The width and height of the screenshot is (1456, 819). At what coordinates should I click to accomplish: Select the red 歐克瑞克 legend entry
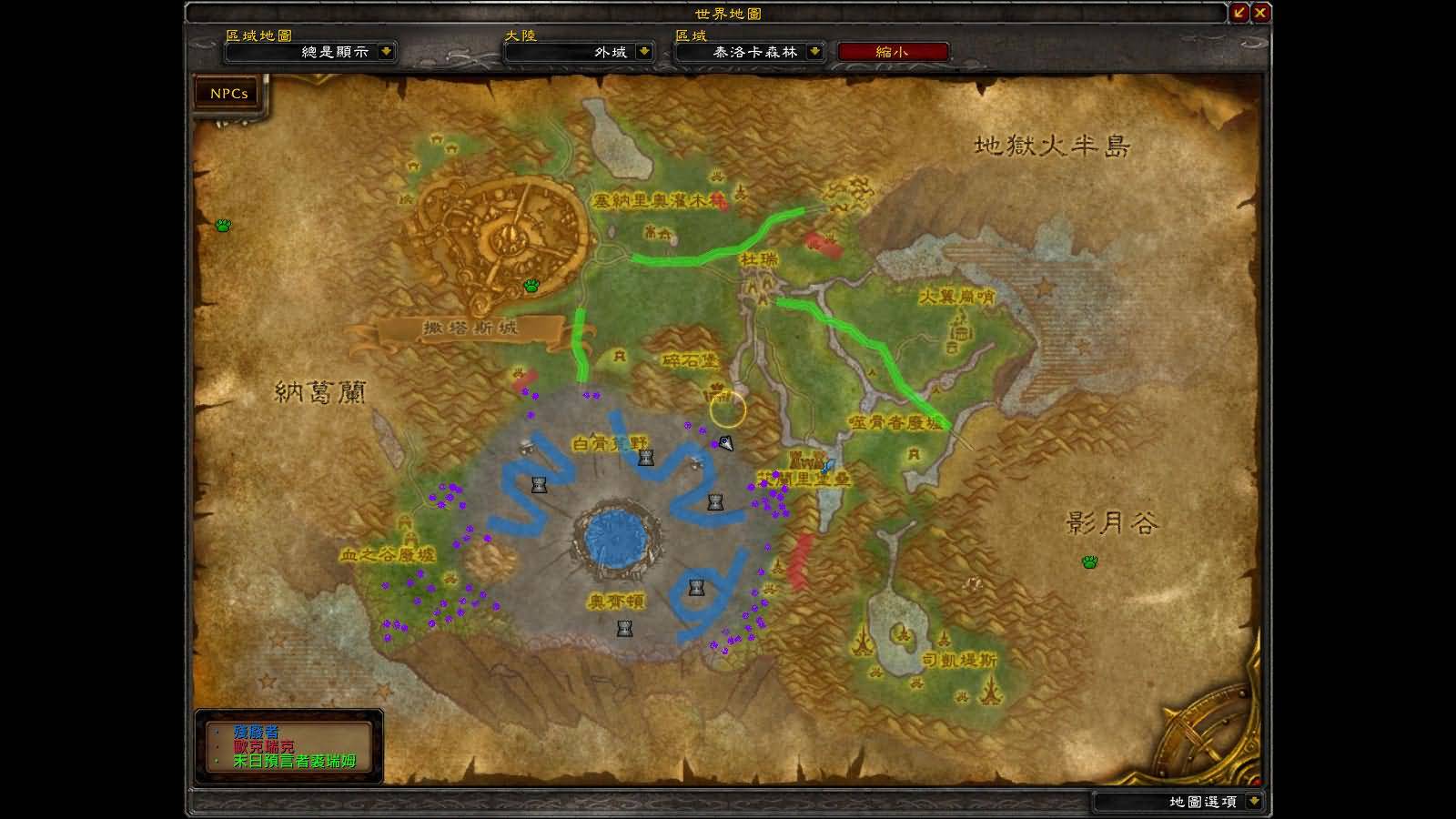pos(264,746)
